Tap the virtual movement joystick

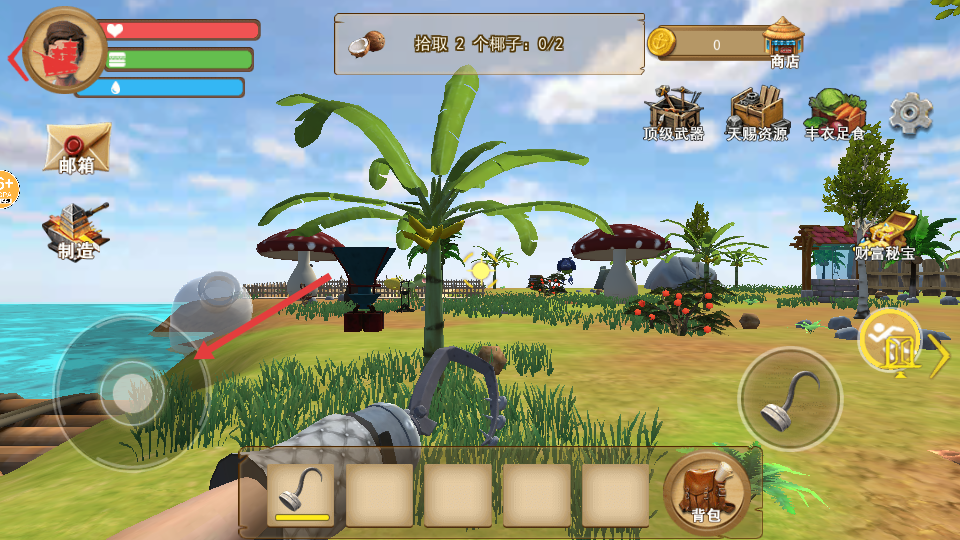click(x=131, y=391)
